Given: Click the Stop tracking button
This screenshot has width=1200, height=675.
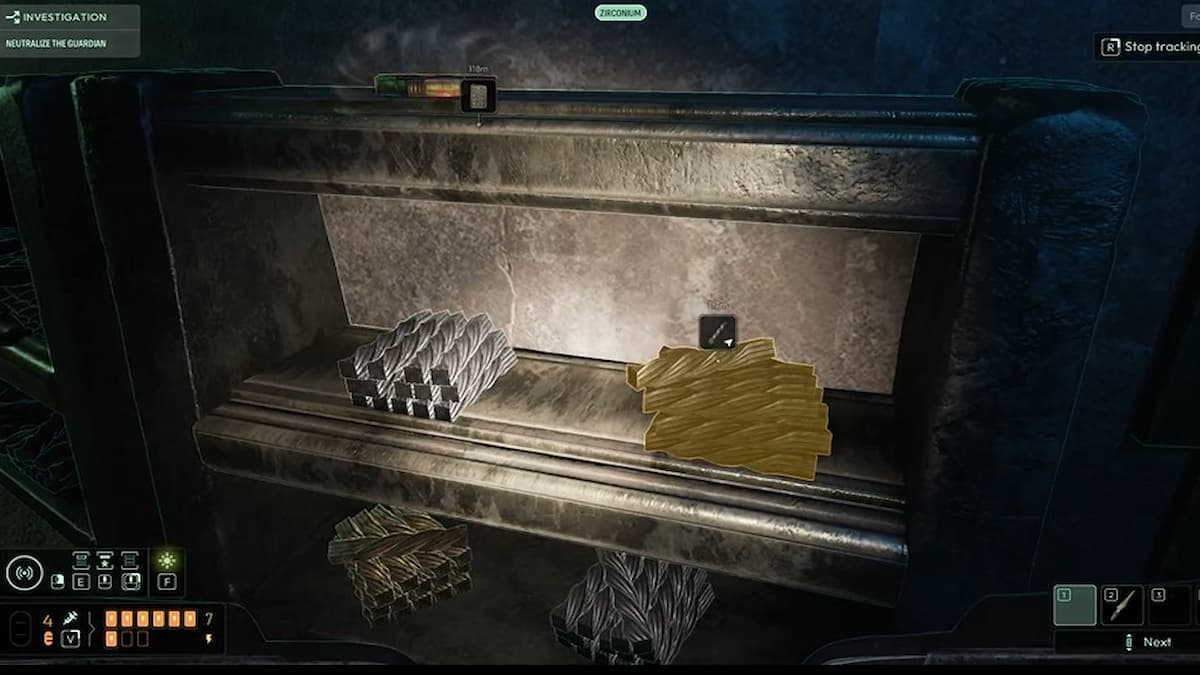Looking at the screenshot, I should pyautogui.click(x=1150, y=46).
